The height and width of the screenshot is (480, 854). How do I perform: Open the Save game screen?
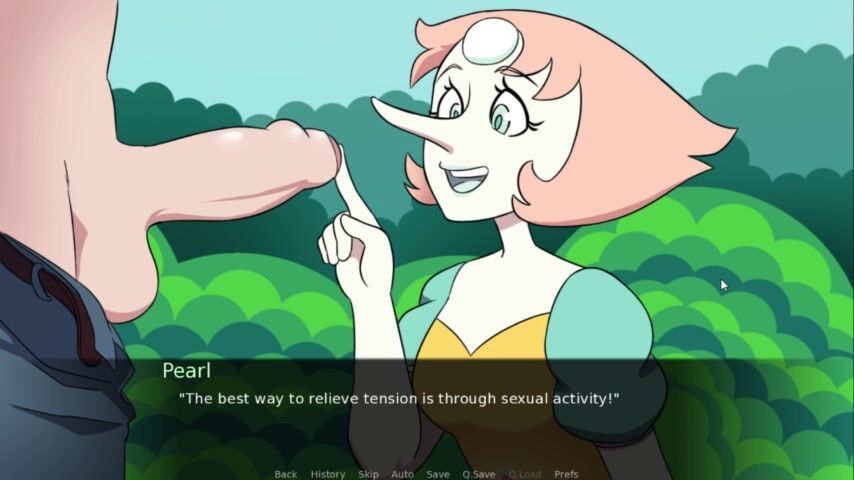click(x=437, y=474)
